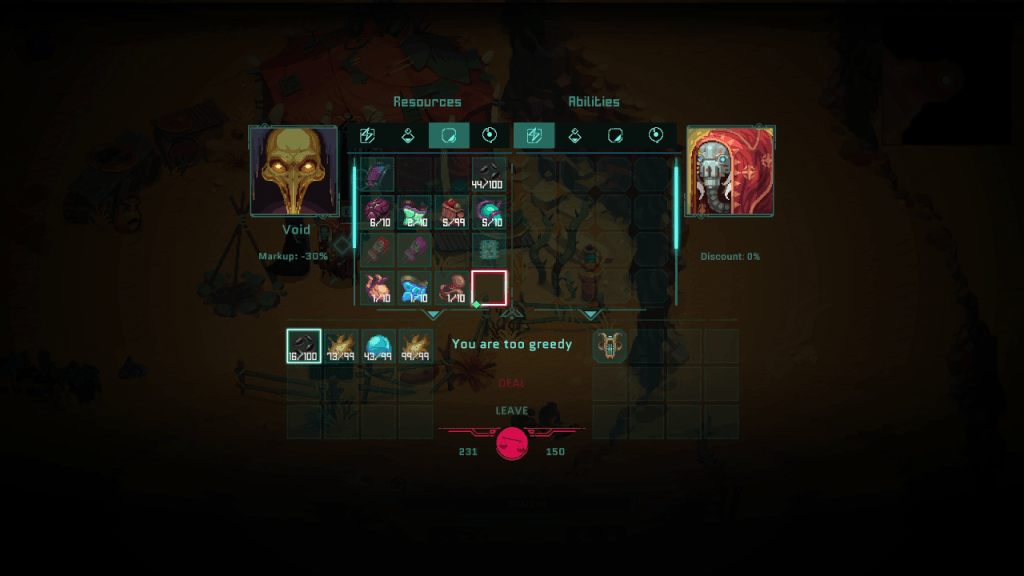1024x576 pixels.
Task: Pick the teal orb item 5/10
Action: point(489,212)
